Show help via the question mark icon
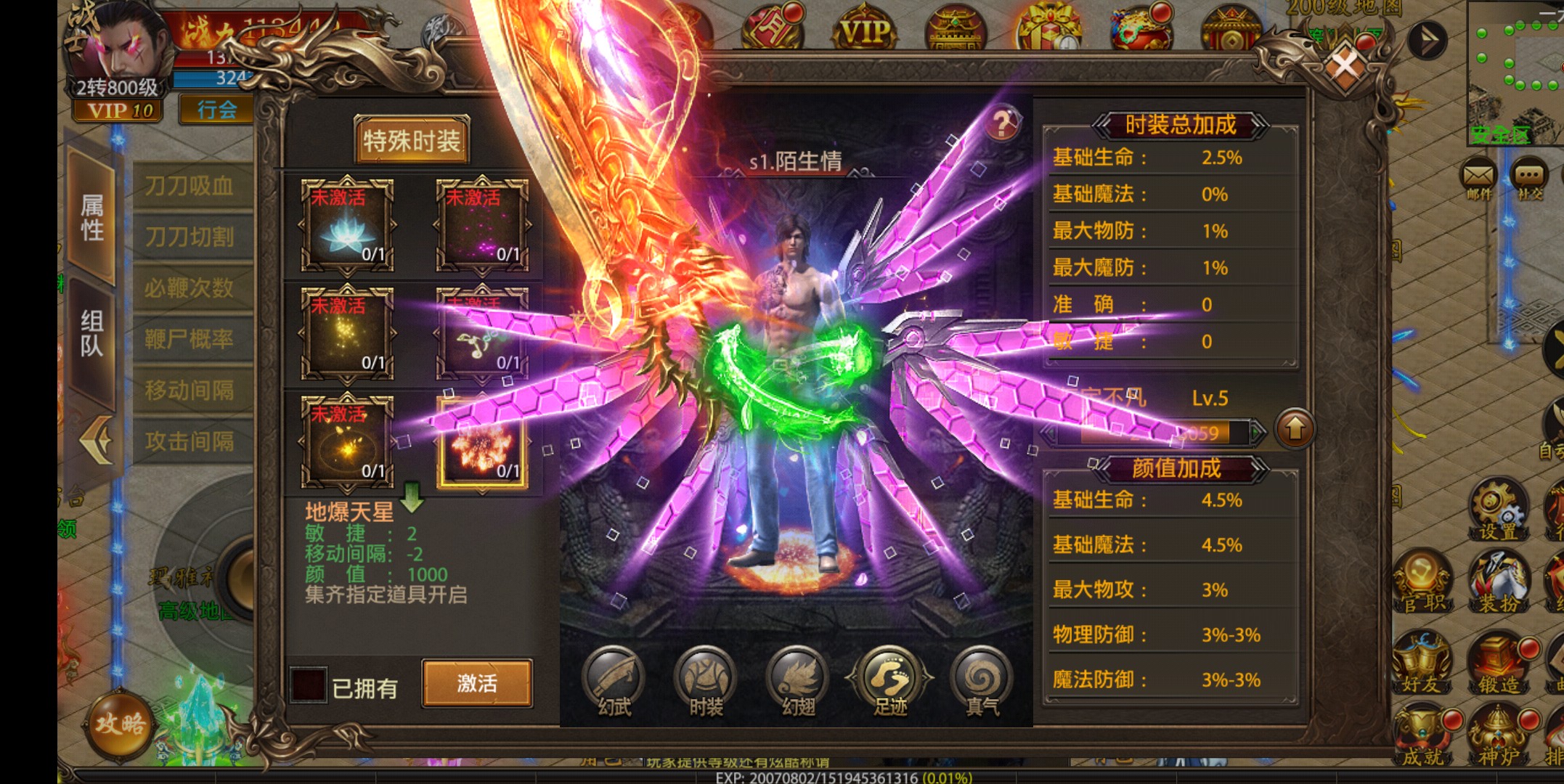Viewport: 1564px width, 784px height. tap(1003, 124)
